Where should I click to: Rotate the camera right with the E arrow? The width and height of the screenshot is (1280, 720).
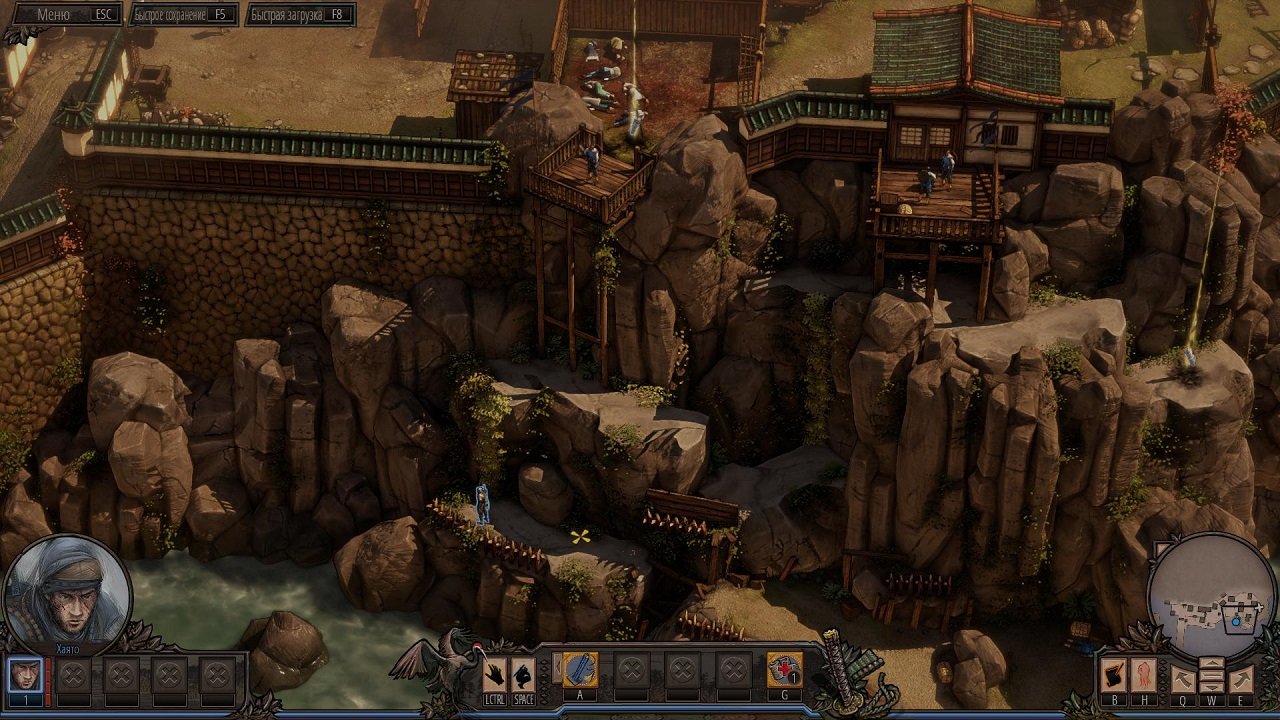1241,677
